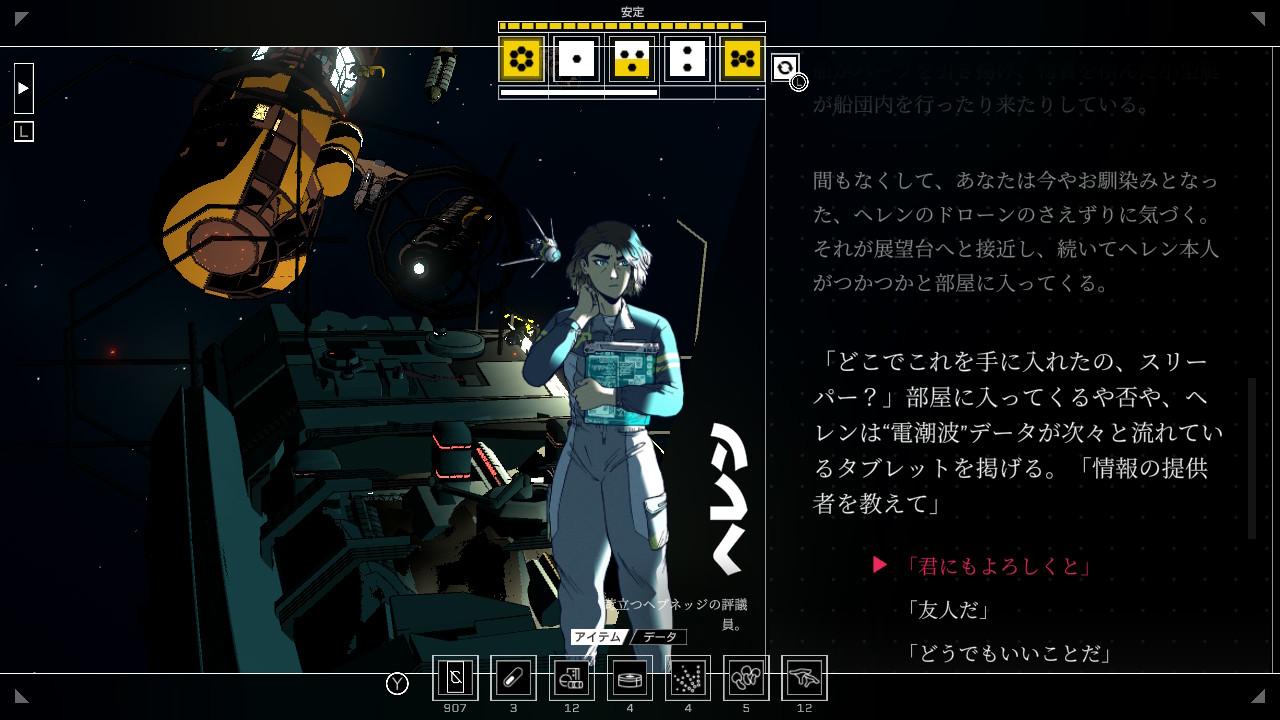Expand the left sidebar arrow panel
Screen dimensions: 1280x720
tap(22, 88)
